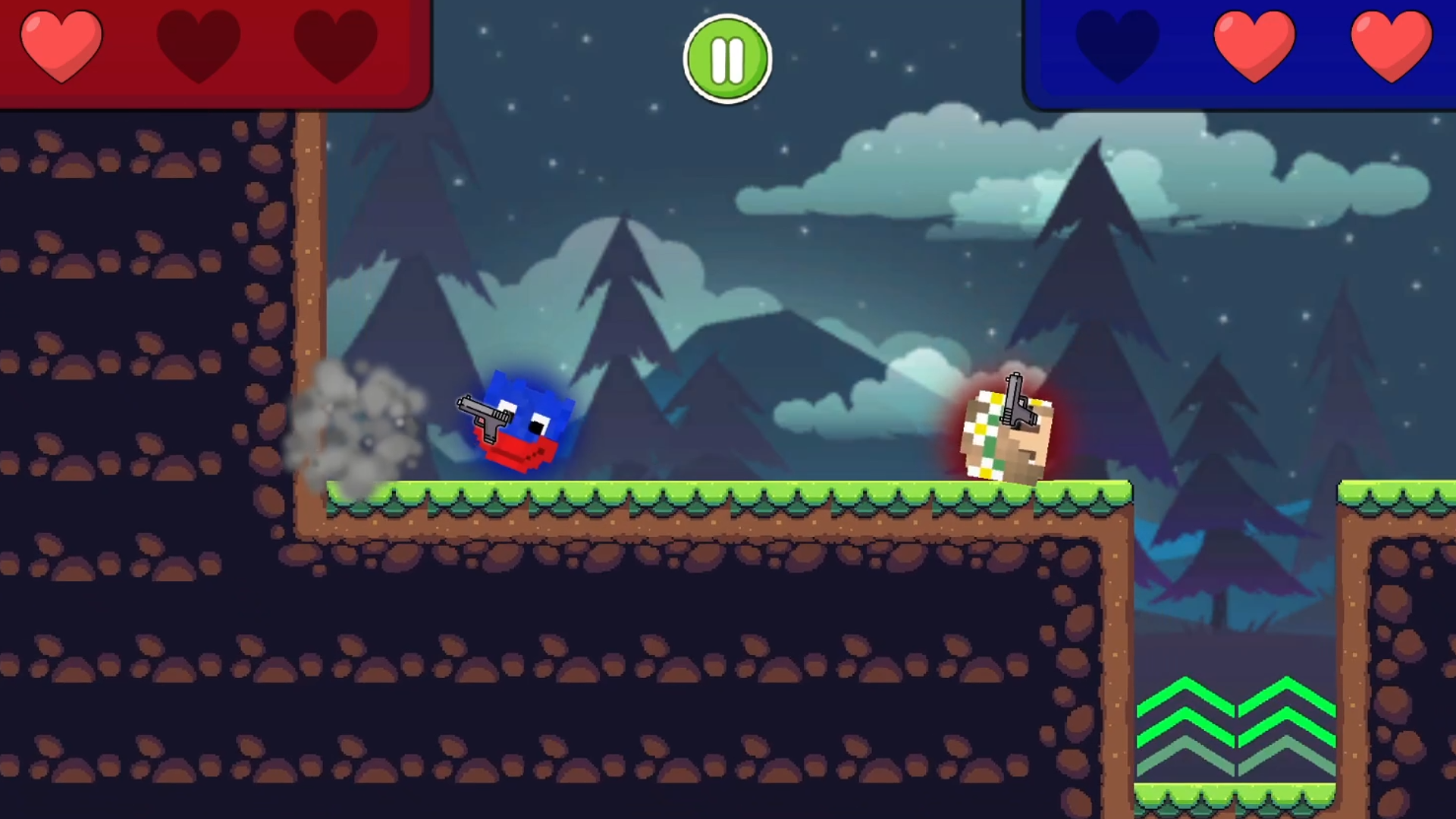Click the green pause button

727,60
